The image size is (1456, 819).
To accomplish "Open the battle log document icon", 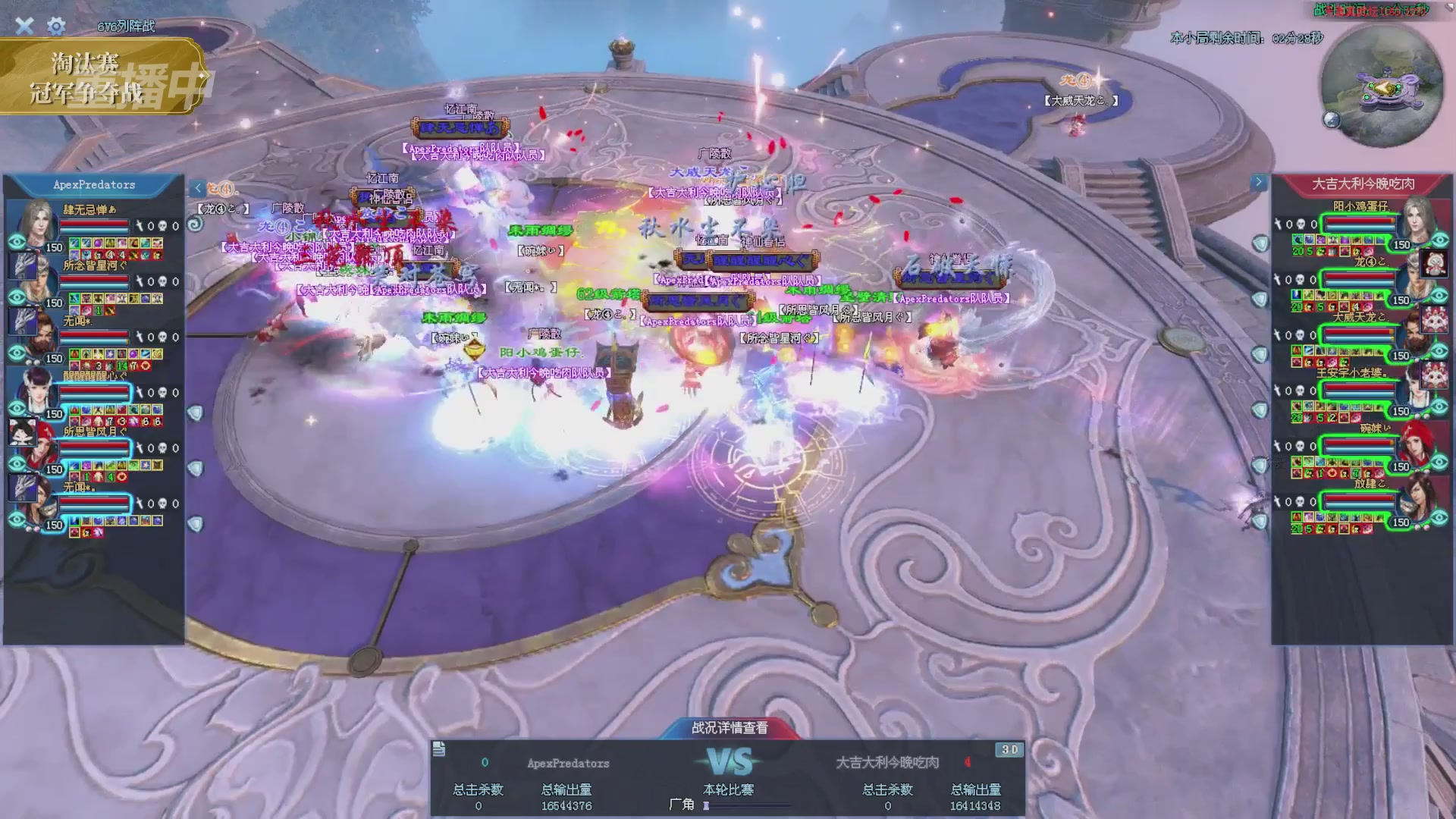I will [439, 749].
